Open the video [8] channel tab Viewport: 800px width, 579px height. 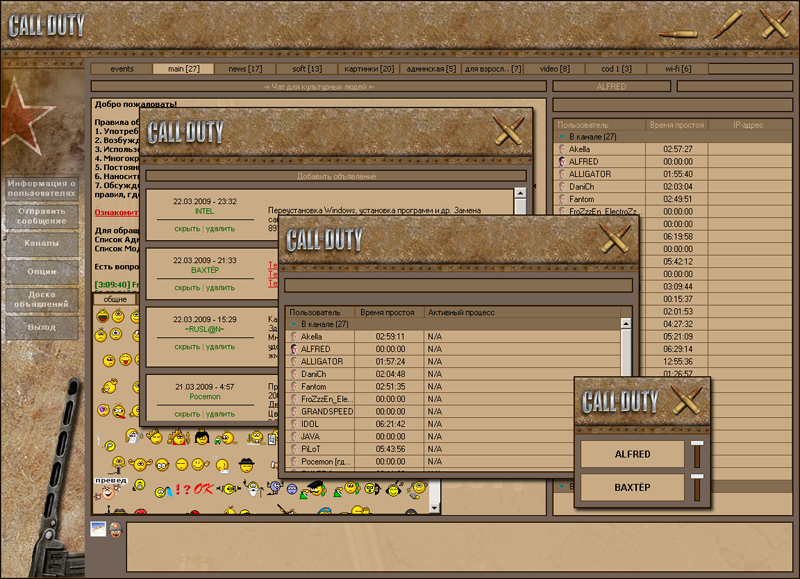(555, 69)
